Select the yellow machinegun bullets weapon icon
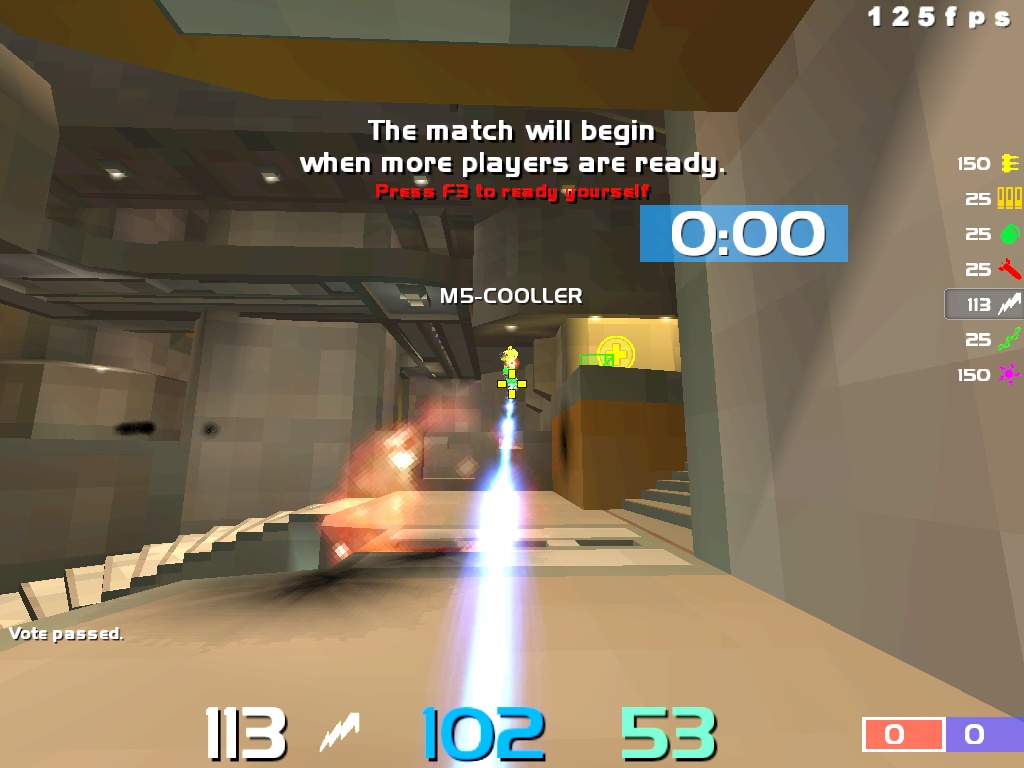Viewport: 1024px width, 768px height. coord(1009,164)
